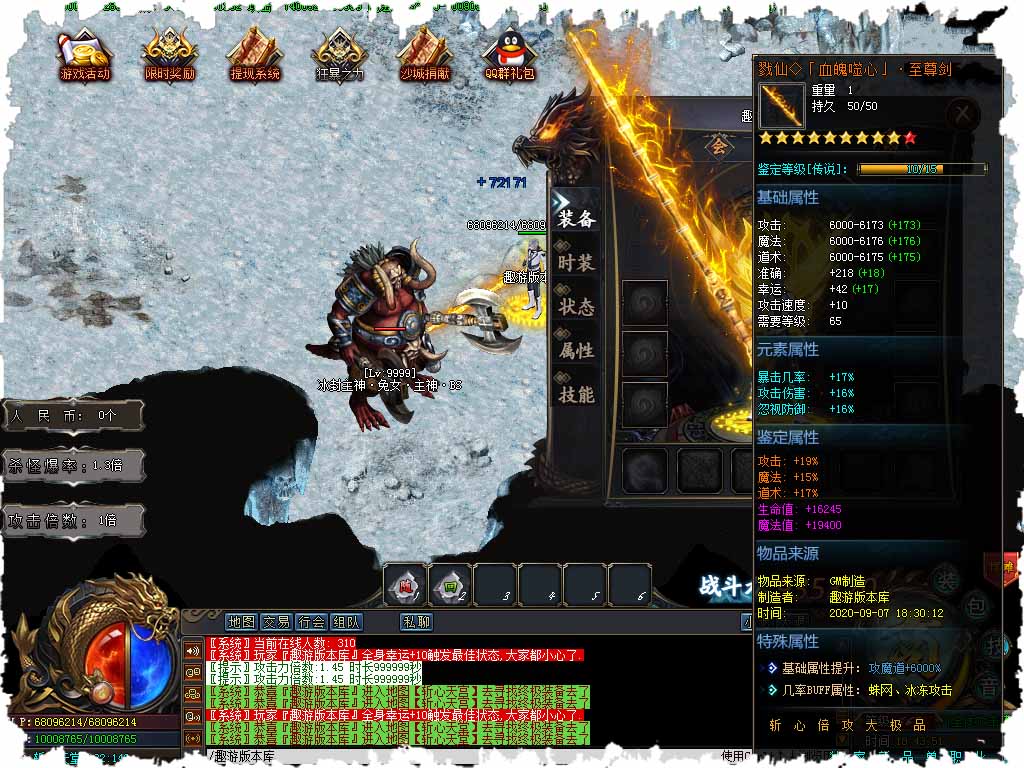Select the 交易 trade chat button

click(276, 622)
